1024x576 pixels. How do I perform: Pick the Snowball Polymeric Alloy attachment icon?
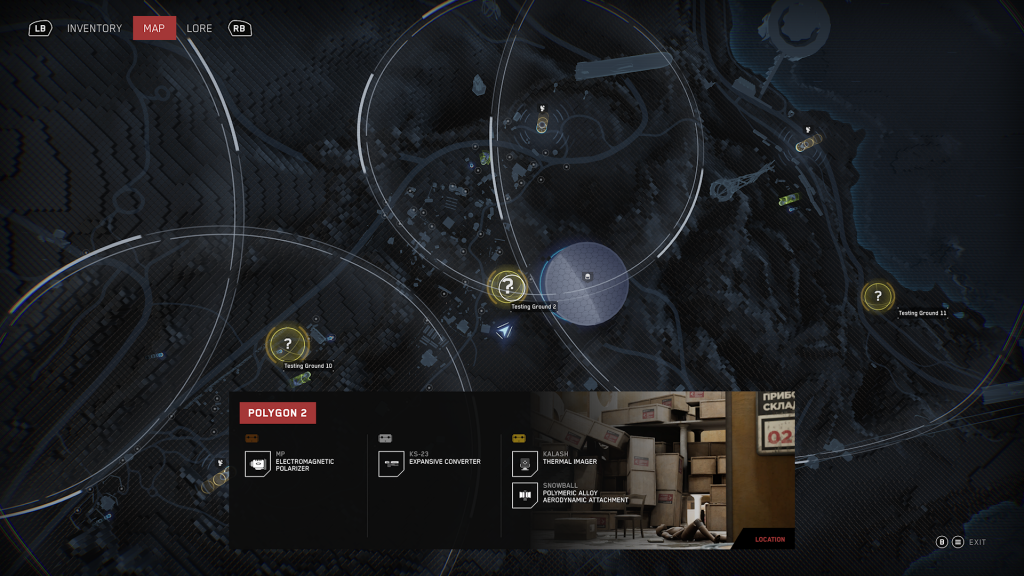click(525, 495)
